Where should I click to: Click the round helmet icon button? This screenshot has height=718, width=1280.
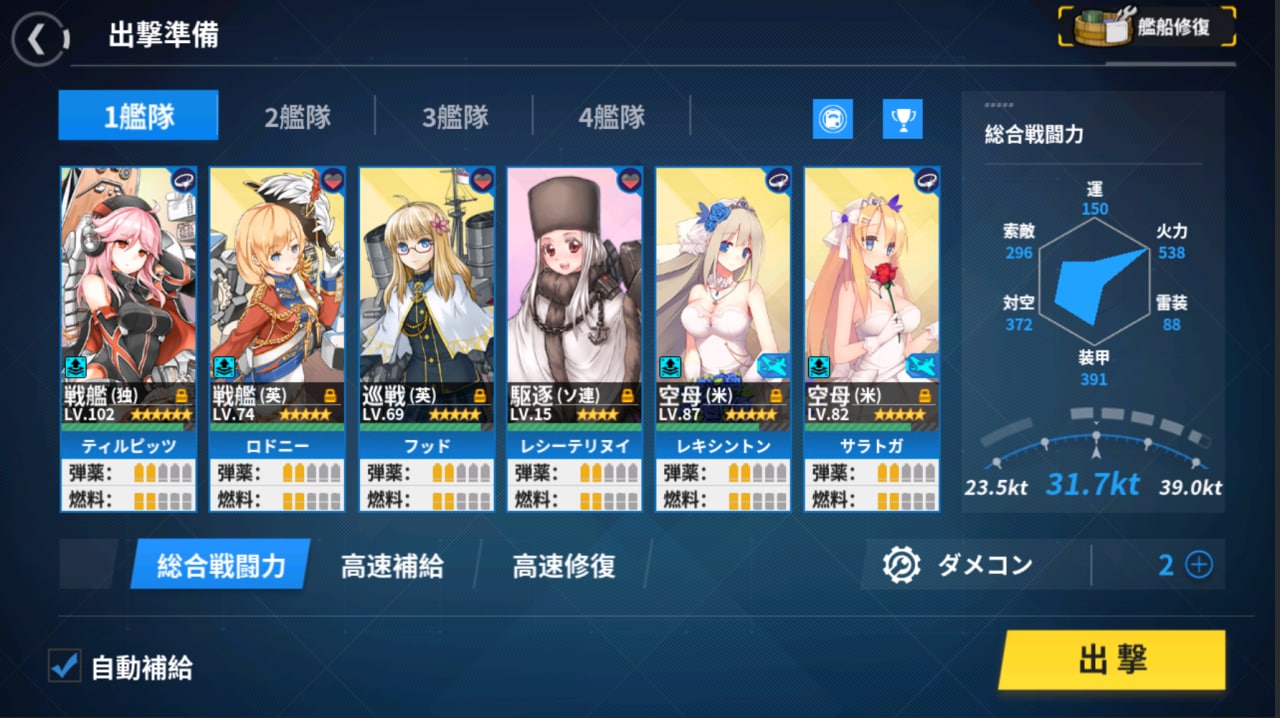click(832, 119)
